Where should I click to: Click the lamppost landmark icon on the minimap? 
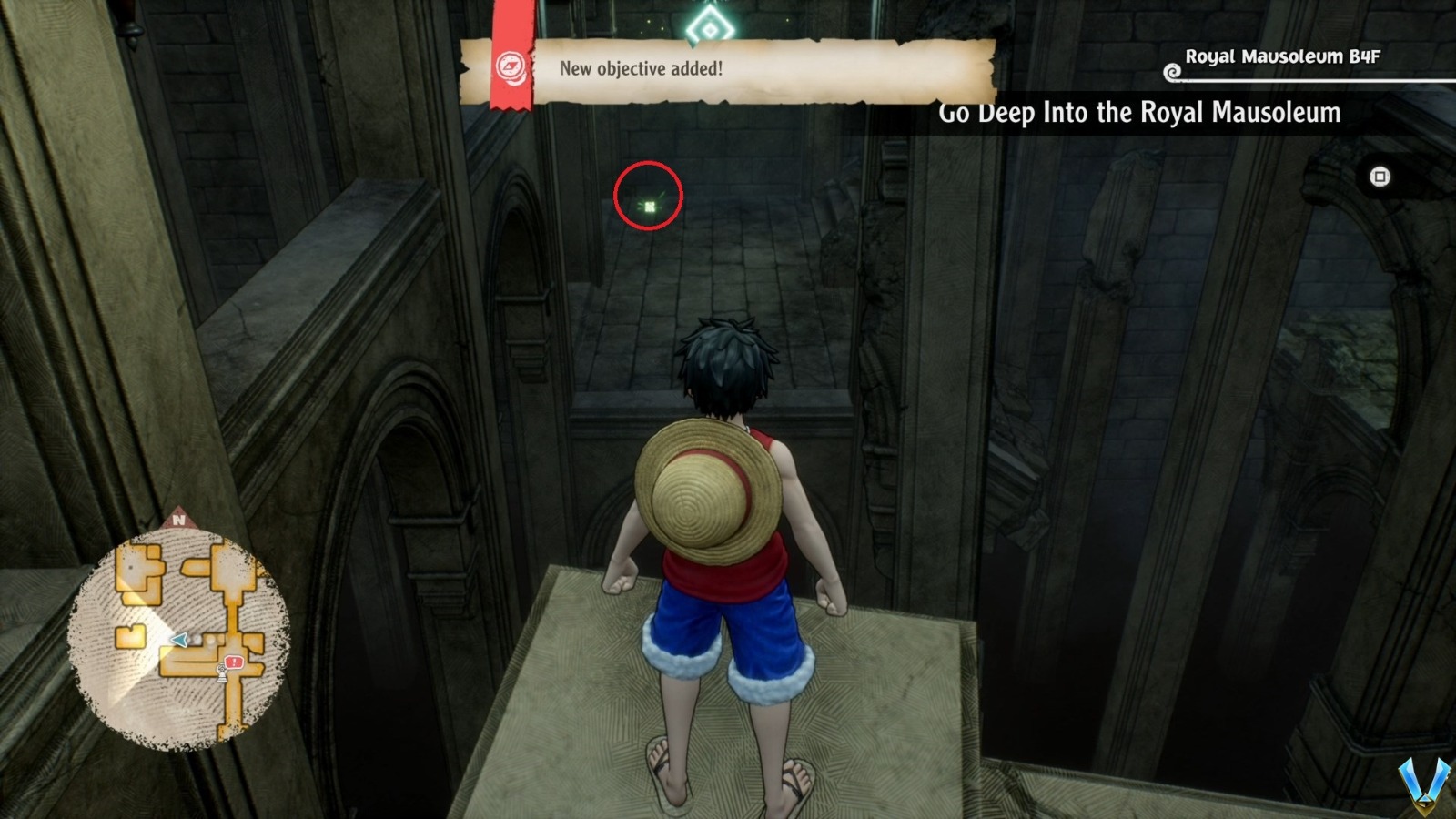[x=221, y=672]
